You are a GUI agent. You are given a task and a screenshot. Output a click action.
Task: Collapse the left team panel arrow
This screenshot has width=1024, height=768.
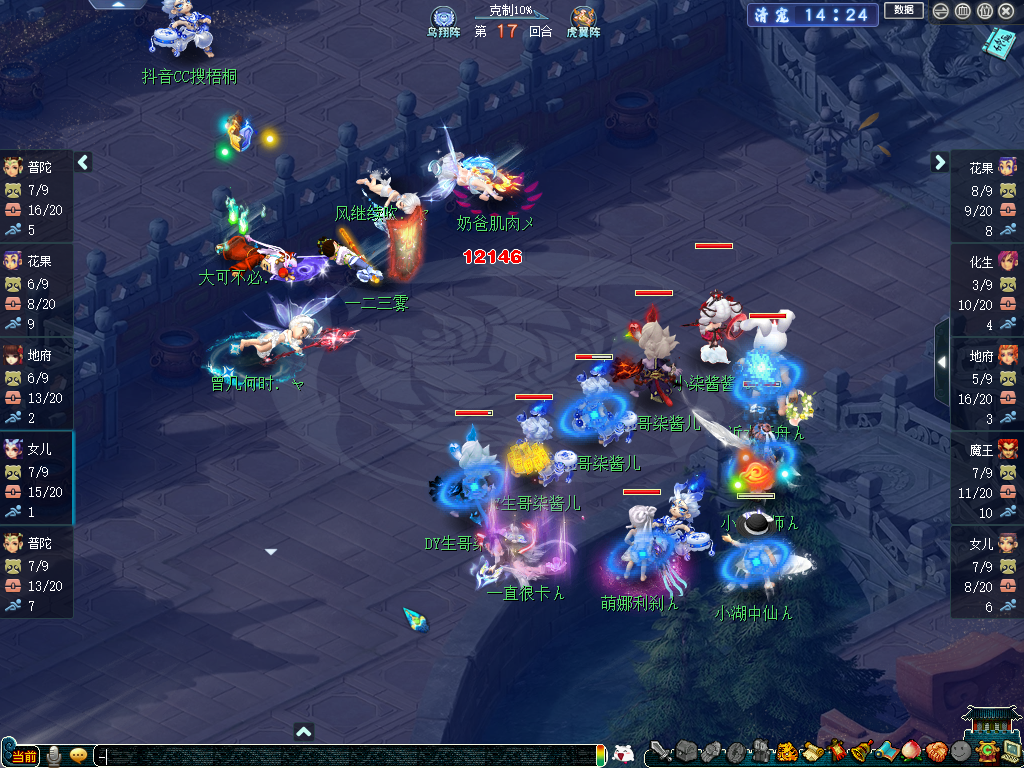83,162
